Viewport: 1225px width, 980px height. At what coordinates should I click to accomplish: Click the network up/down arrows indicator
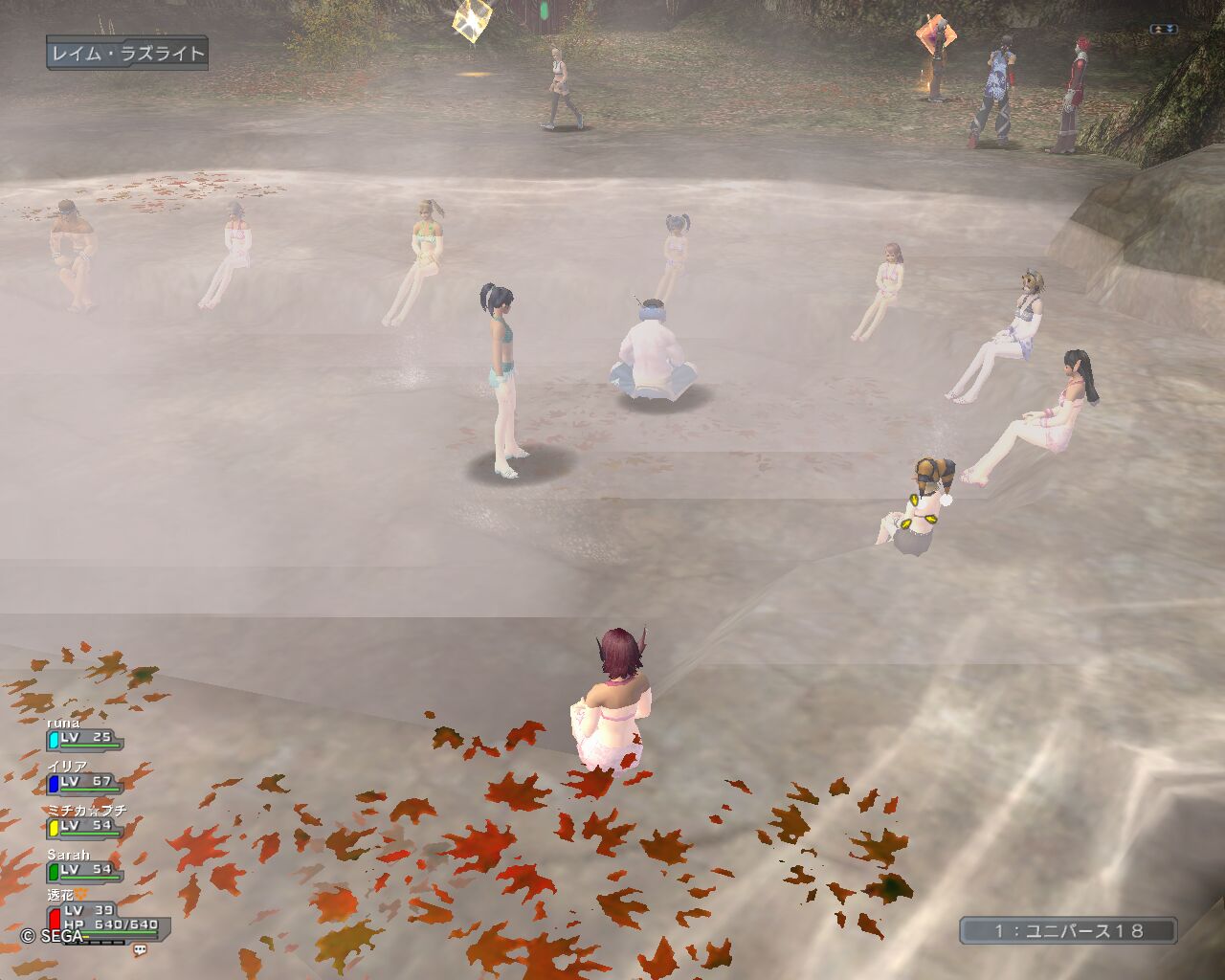click(x=1163, y=30)
